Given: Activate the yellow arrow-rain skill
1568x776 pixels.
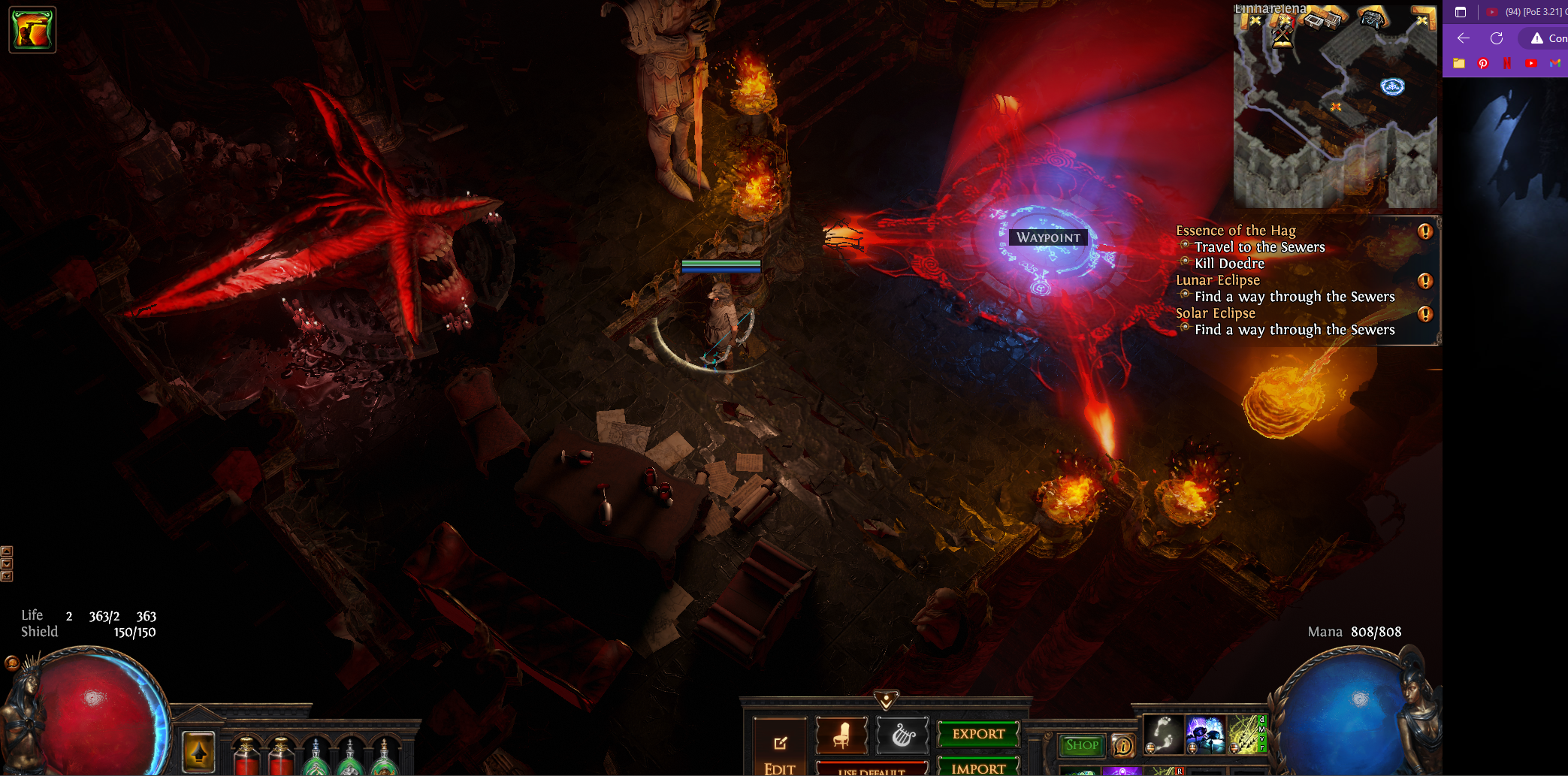Looking at the screenshot, I should click(x=1244, y=734).
